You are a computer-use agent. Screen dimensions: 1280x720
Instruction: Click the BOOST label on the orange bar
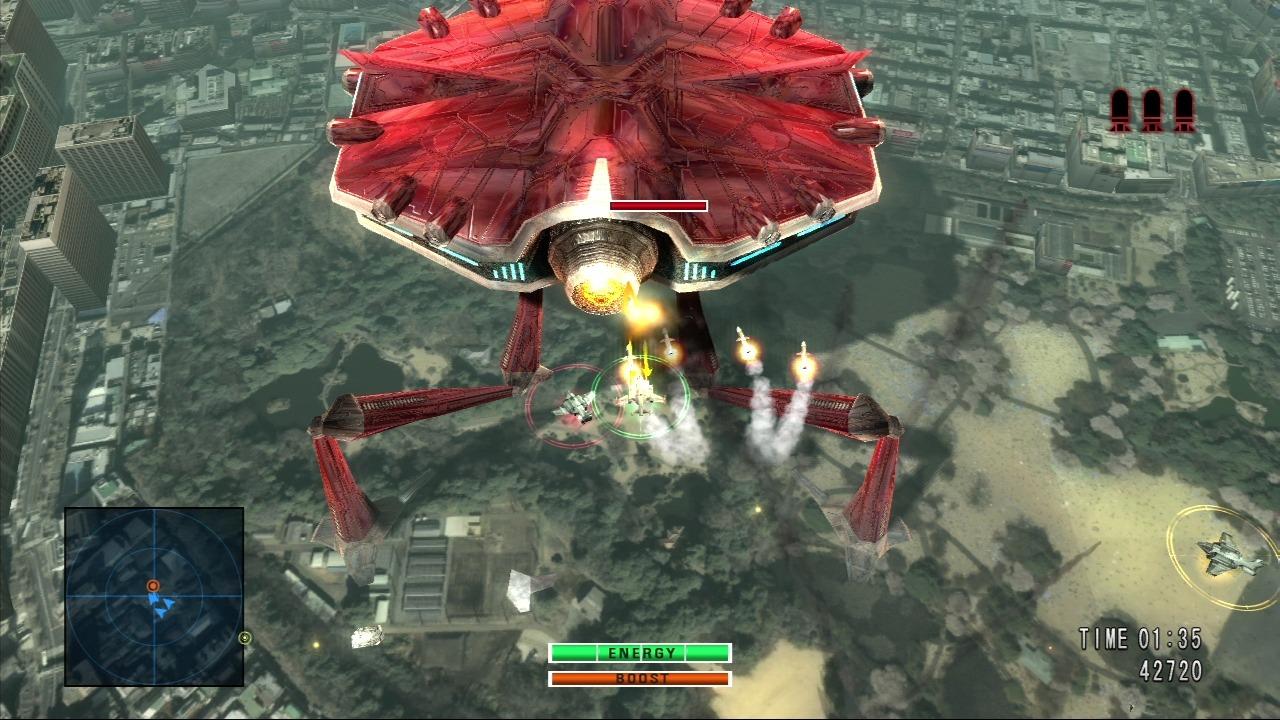click(x=640, y=680)
